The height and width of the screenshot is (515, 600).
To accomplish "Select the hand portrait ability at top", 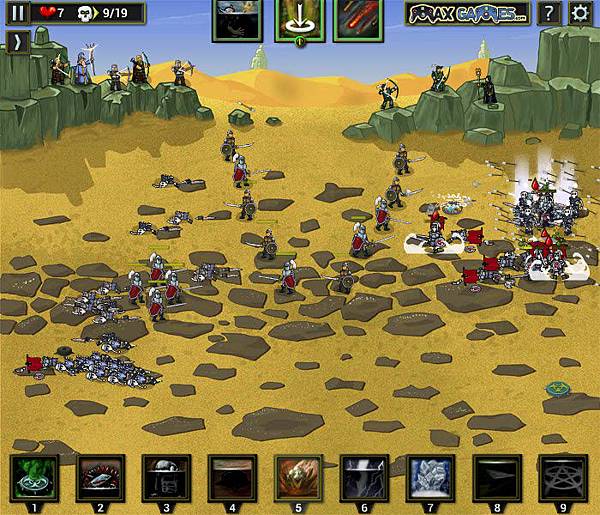I will tap(237, 20).
